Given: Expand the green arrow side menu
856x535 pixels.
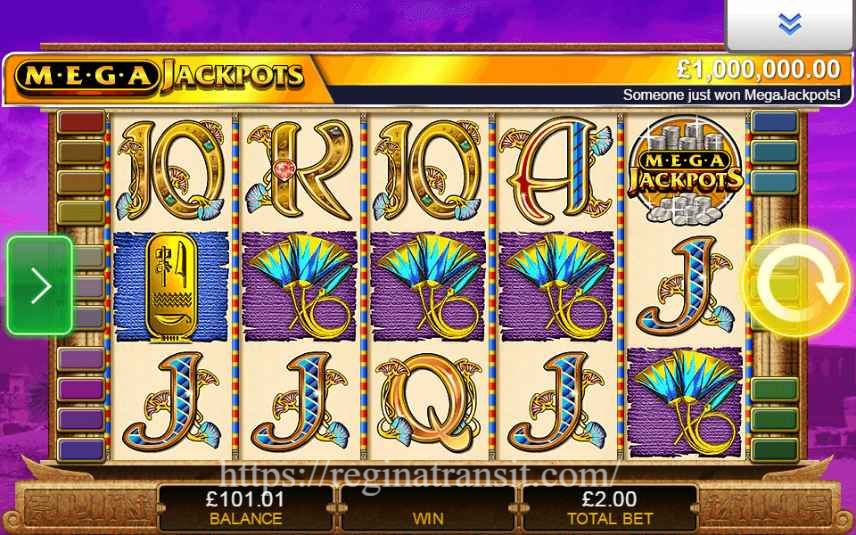Looking at the screenshot, I should [40, 286].
